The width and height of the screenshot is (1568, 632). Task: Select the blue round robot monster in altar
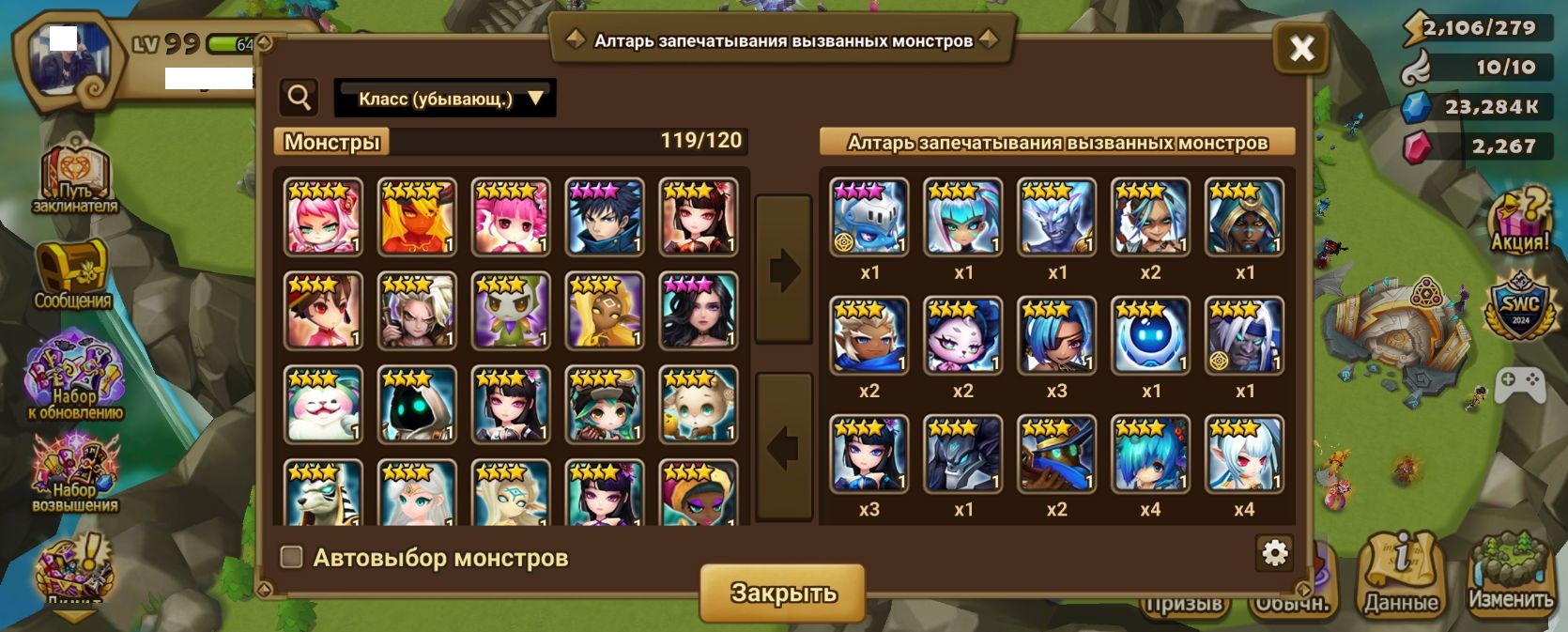[x=1151, y=335]
